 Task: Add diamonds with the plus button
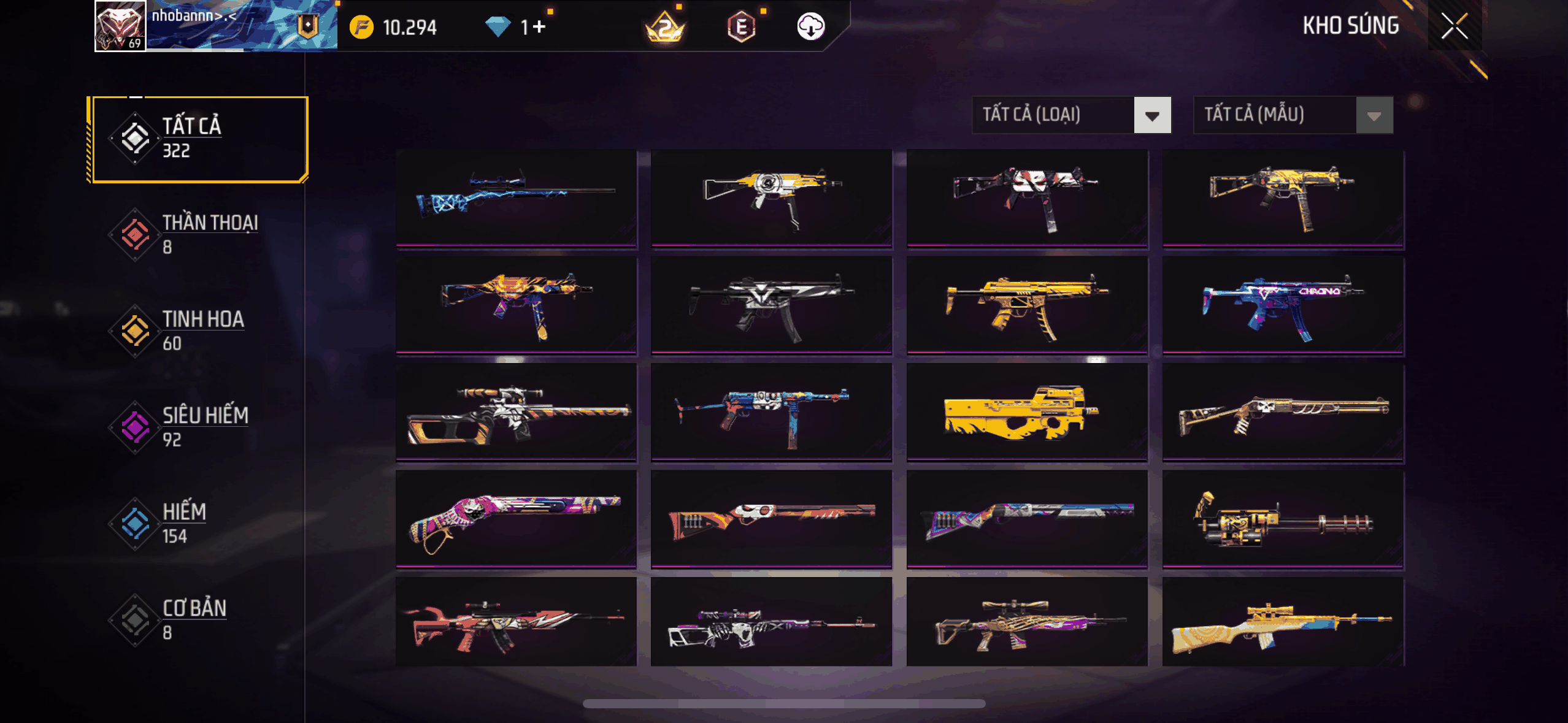539,27
